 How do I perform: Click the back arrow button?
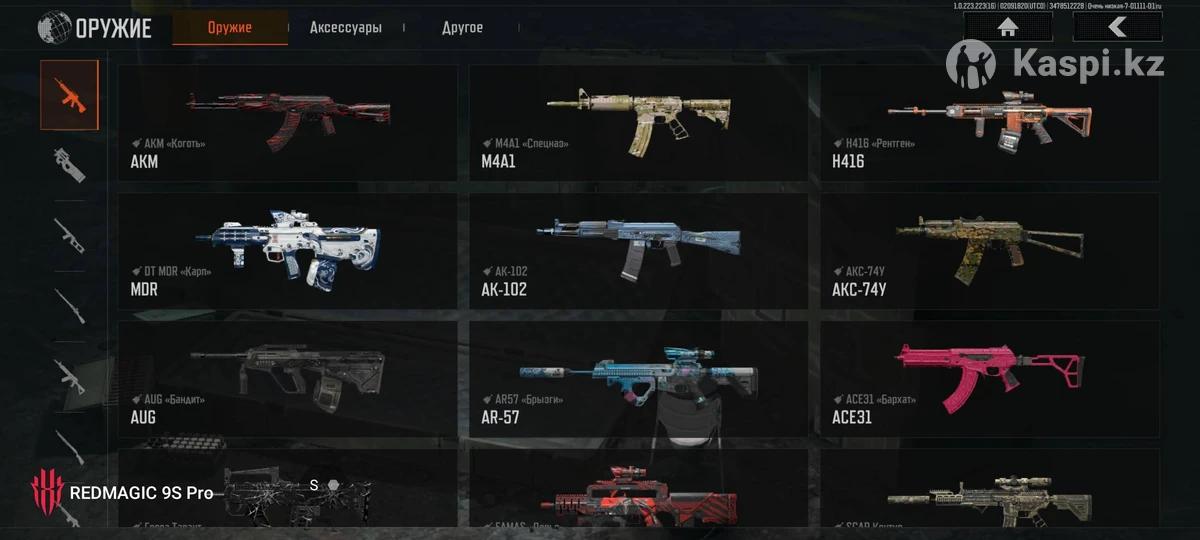pyautogui.click(x=1117, y=27)
